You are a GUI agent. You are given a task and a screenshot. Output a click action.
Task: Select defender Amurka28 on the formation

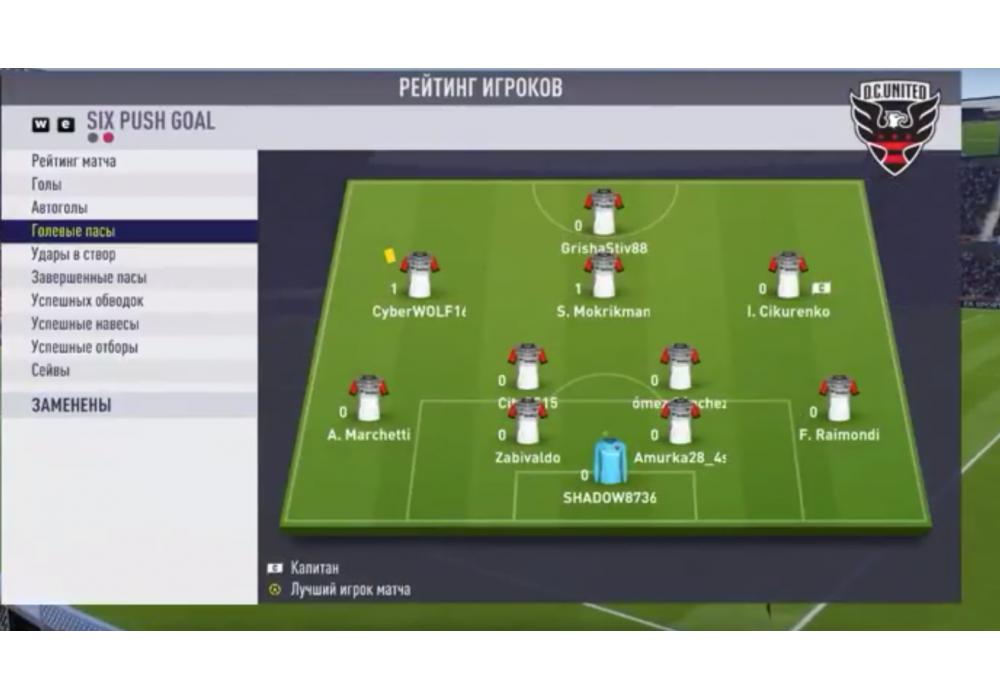[x=680, y=424]
